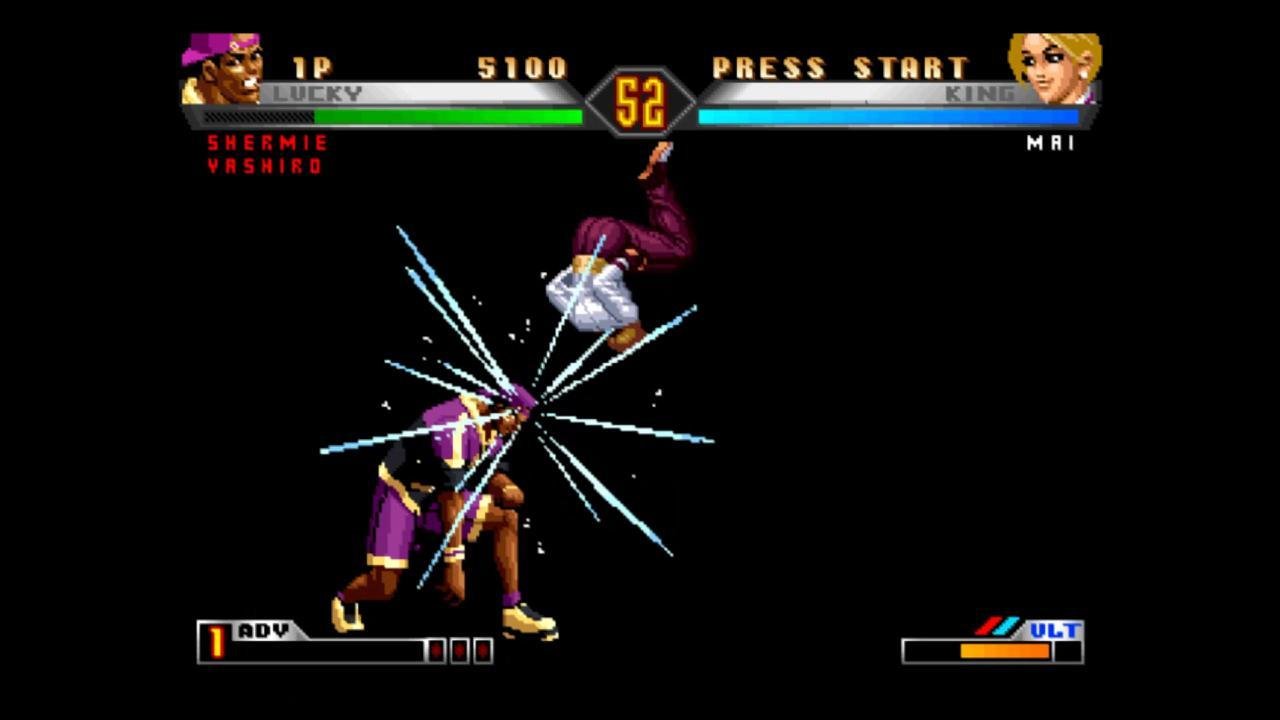Image resolution: width=1280 pixels, height=720 pixels.
Task: Toggle the SHERMIE teammate indicator
Action: click(x=267, y=143)
